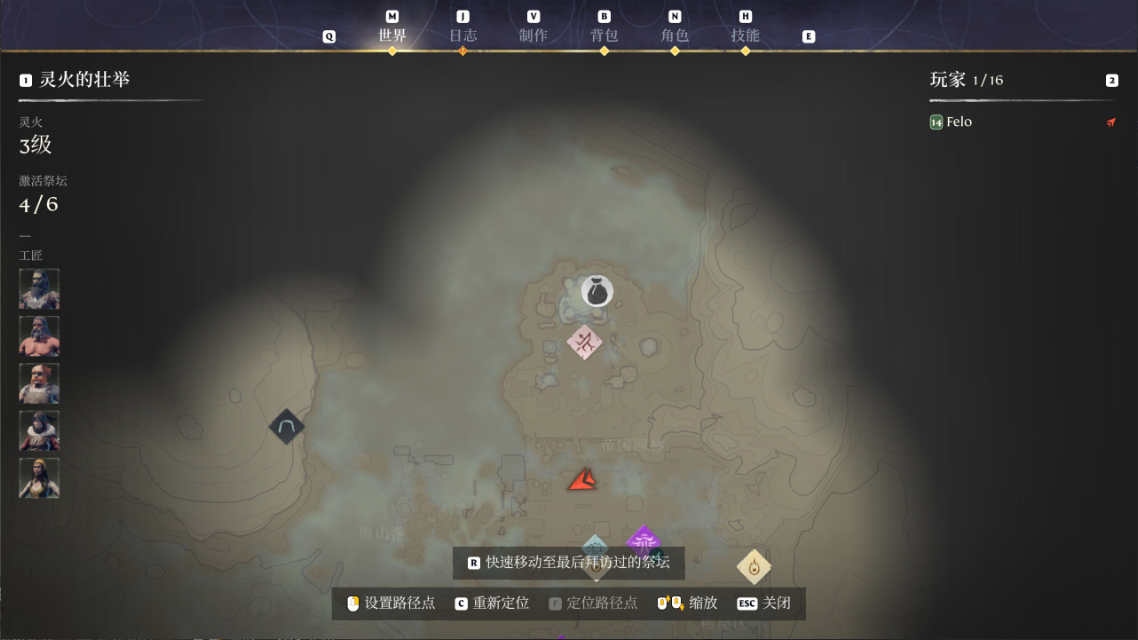Open the 日志 journal tab
The image size is (1138, 640).
click(x=462, y=35)
